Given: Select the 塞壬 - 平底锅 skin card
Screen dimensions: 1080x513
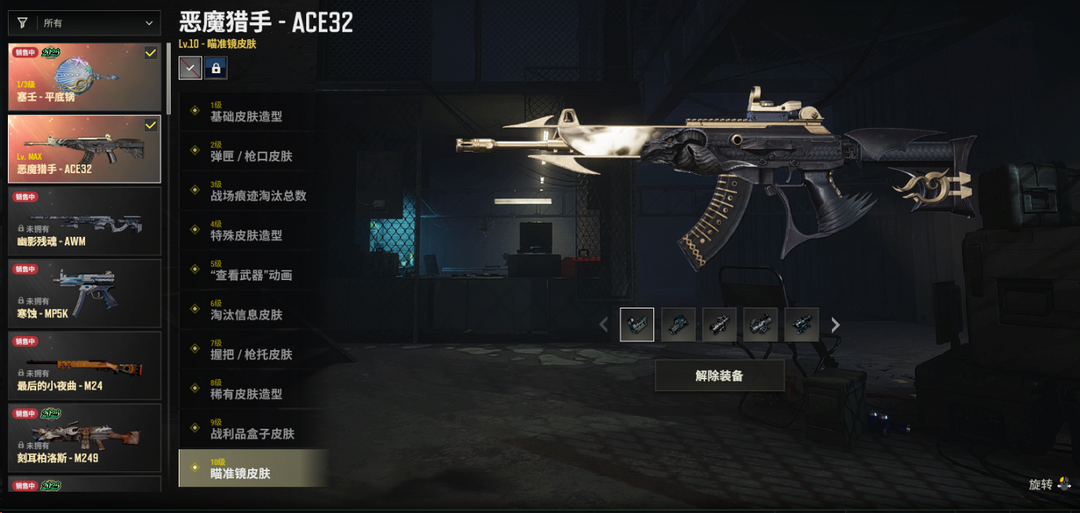Looking at the screenshot, I should click(x=85, y=77).
